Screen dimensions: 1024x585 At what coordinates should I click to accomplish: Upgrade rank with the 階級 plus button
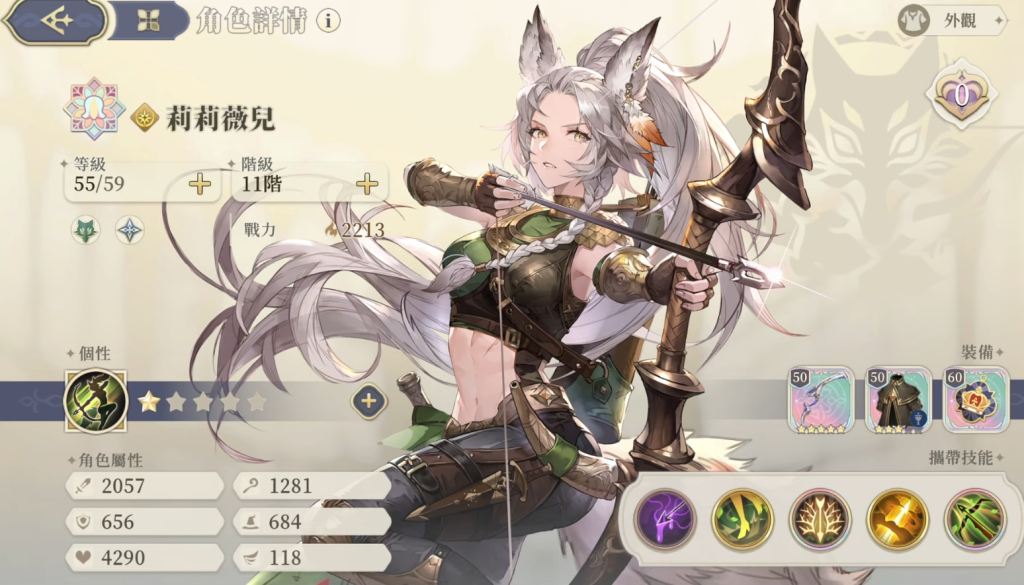[368, 184]
